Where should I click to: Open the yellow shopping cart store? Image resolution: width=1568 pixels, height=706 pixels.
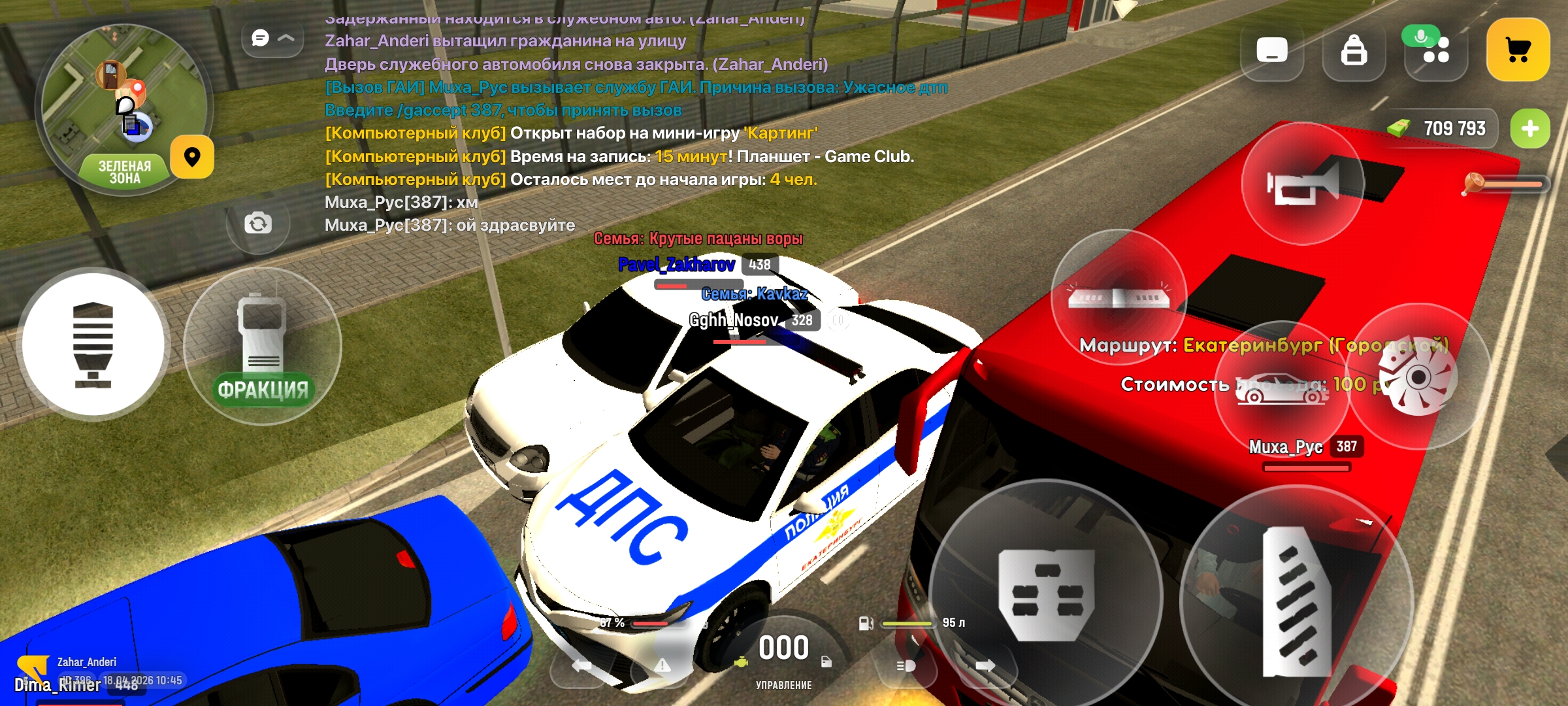click(x=1518, y=50)
